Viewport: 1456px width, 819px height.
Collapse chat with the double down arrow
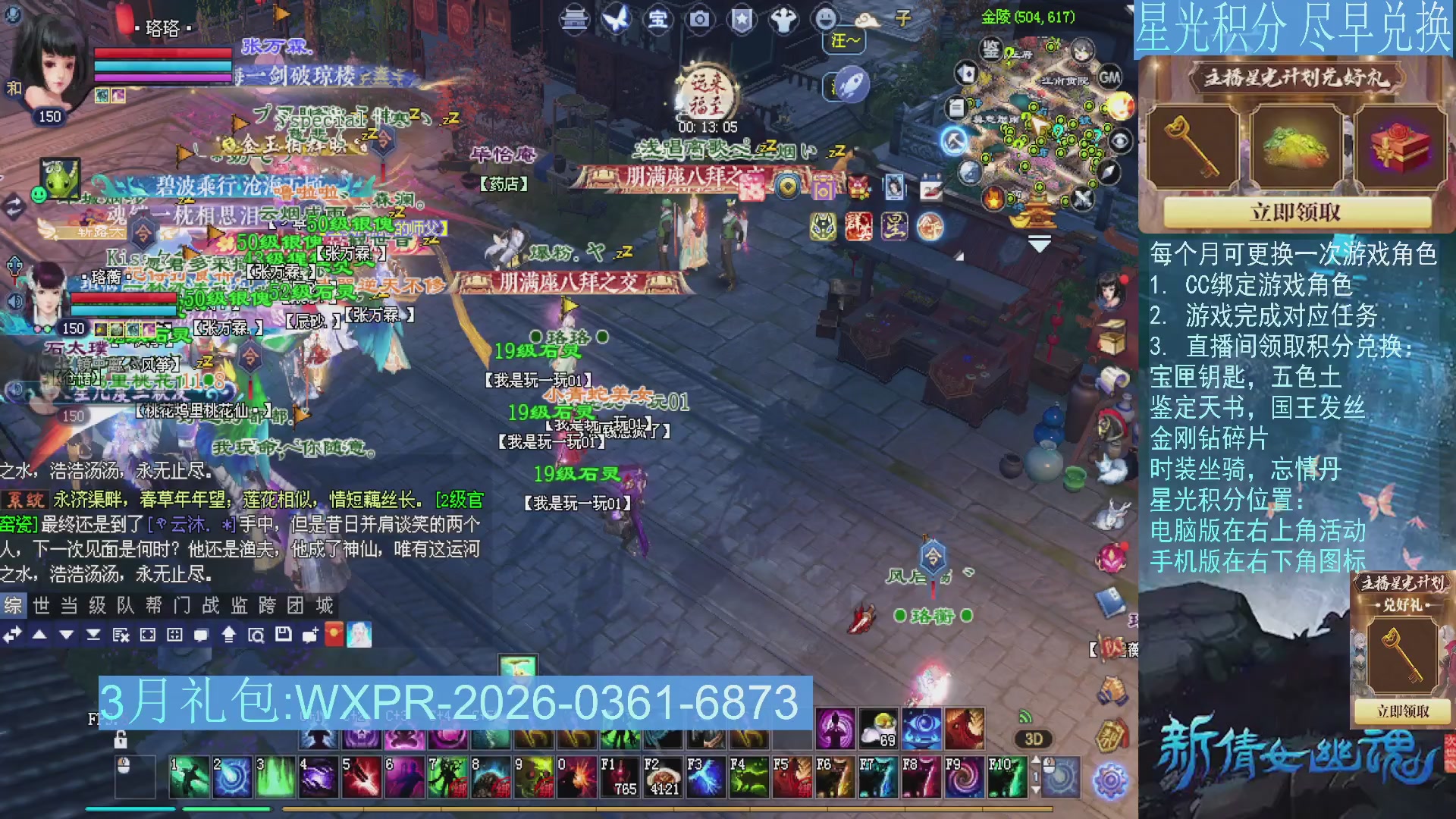(94, 635)
